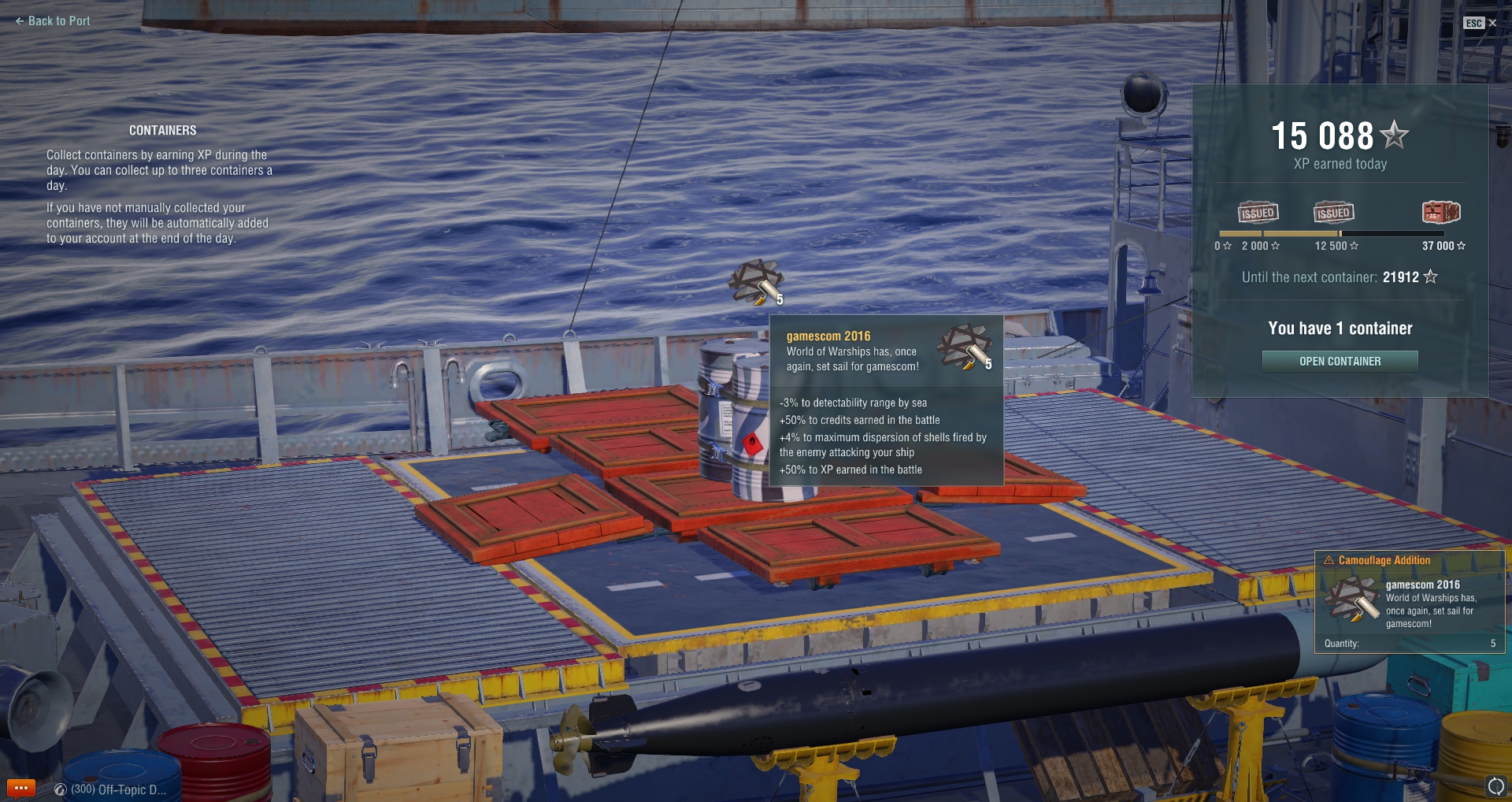The height and width of the screenshot is (802, 1512).
Task: Open the Camouflage Addition notification
Action: pyautogui.click(x=1410, y=603)
